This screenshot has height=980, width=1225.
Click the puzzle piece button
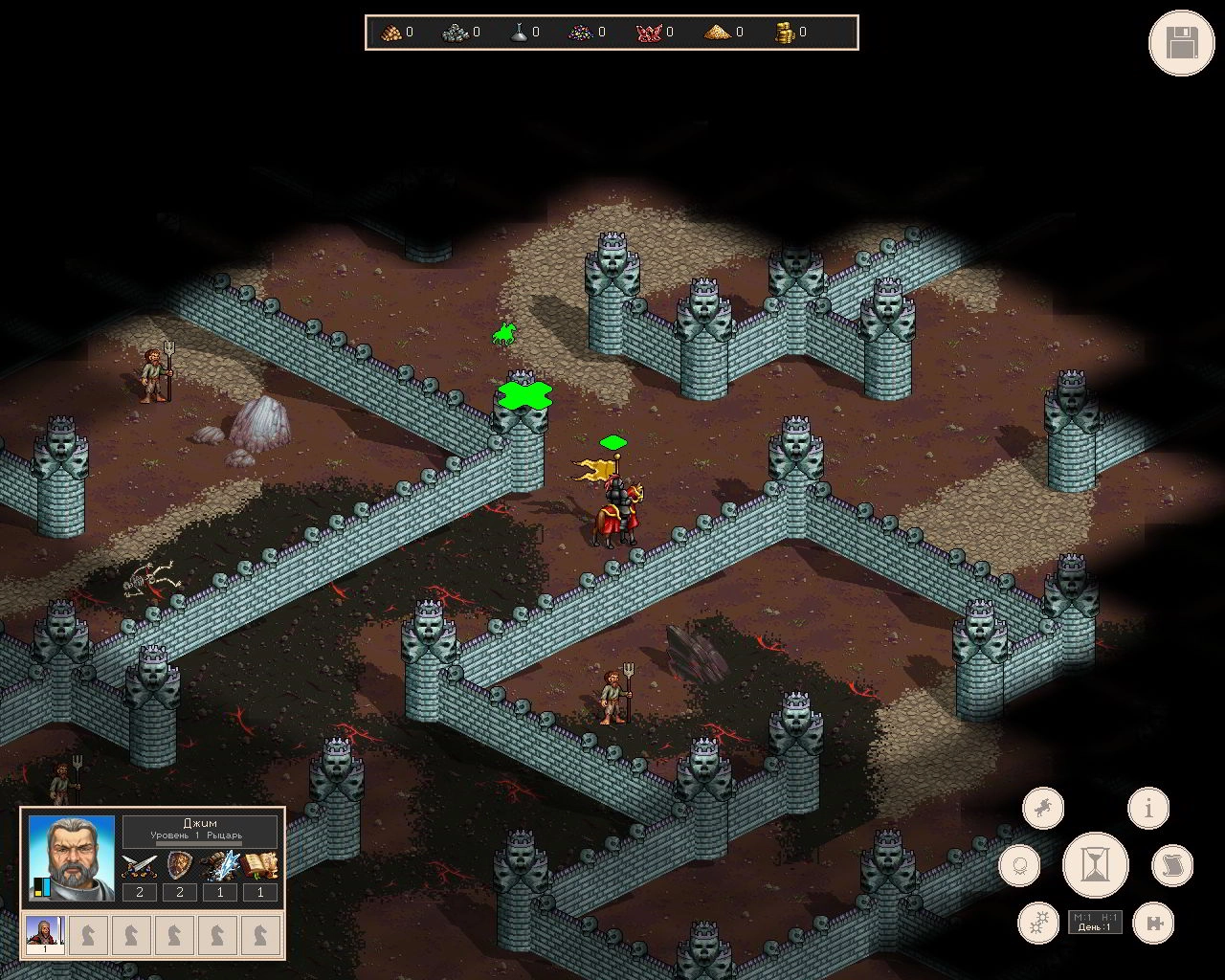coord(1152,923)
